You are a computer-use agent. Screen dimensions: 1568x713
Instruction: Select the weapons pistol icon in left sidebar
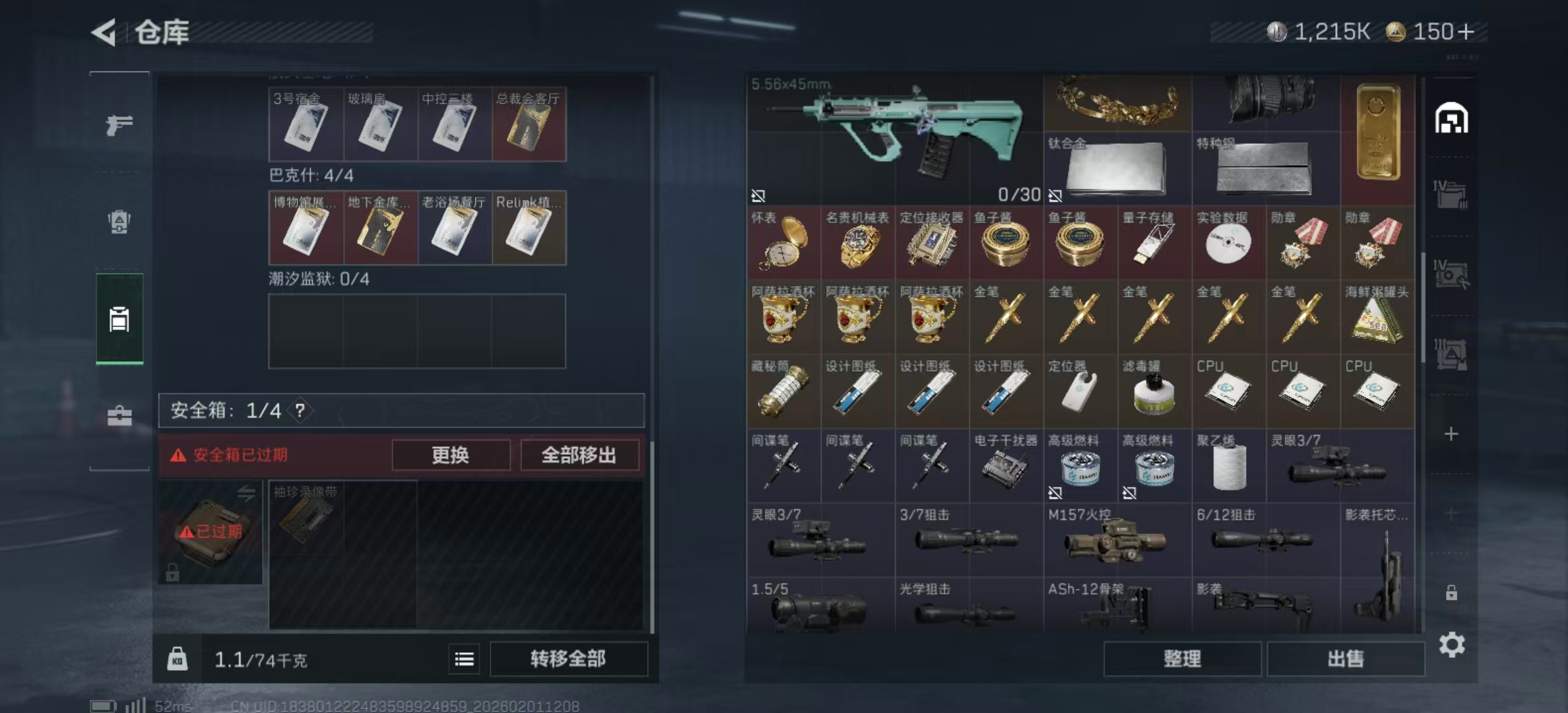point(119,125)
